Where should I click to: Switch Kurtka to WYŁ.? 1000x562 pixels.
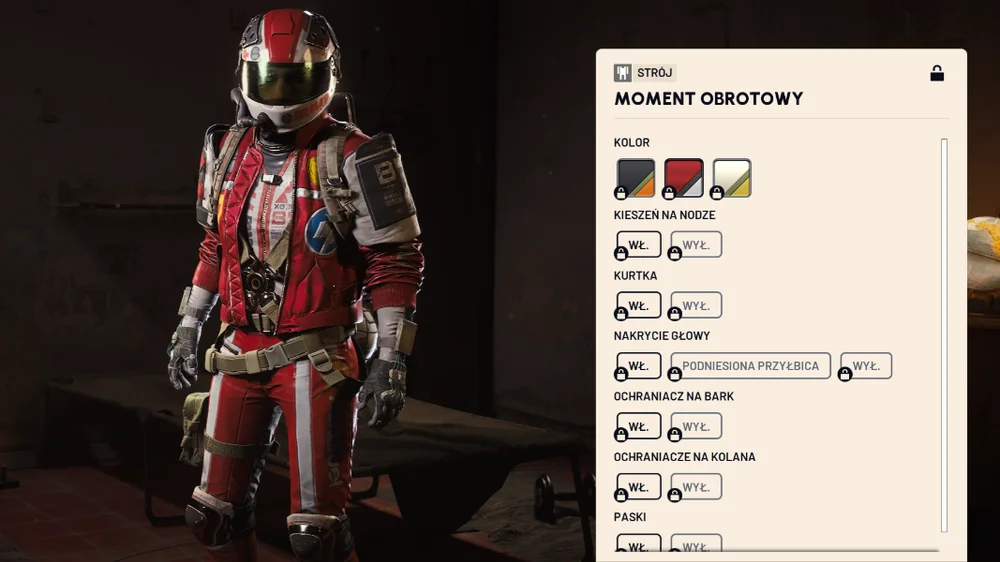(696, 306)
